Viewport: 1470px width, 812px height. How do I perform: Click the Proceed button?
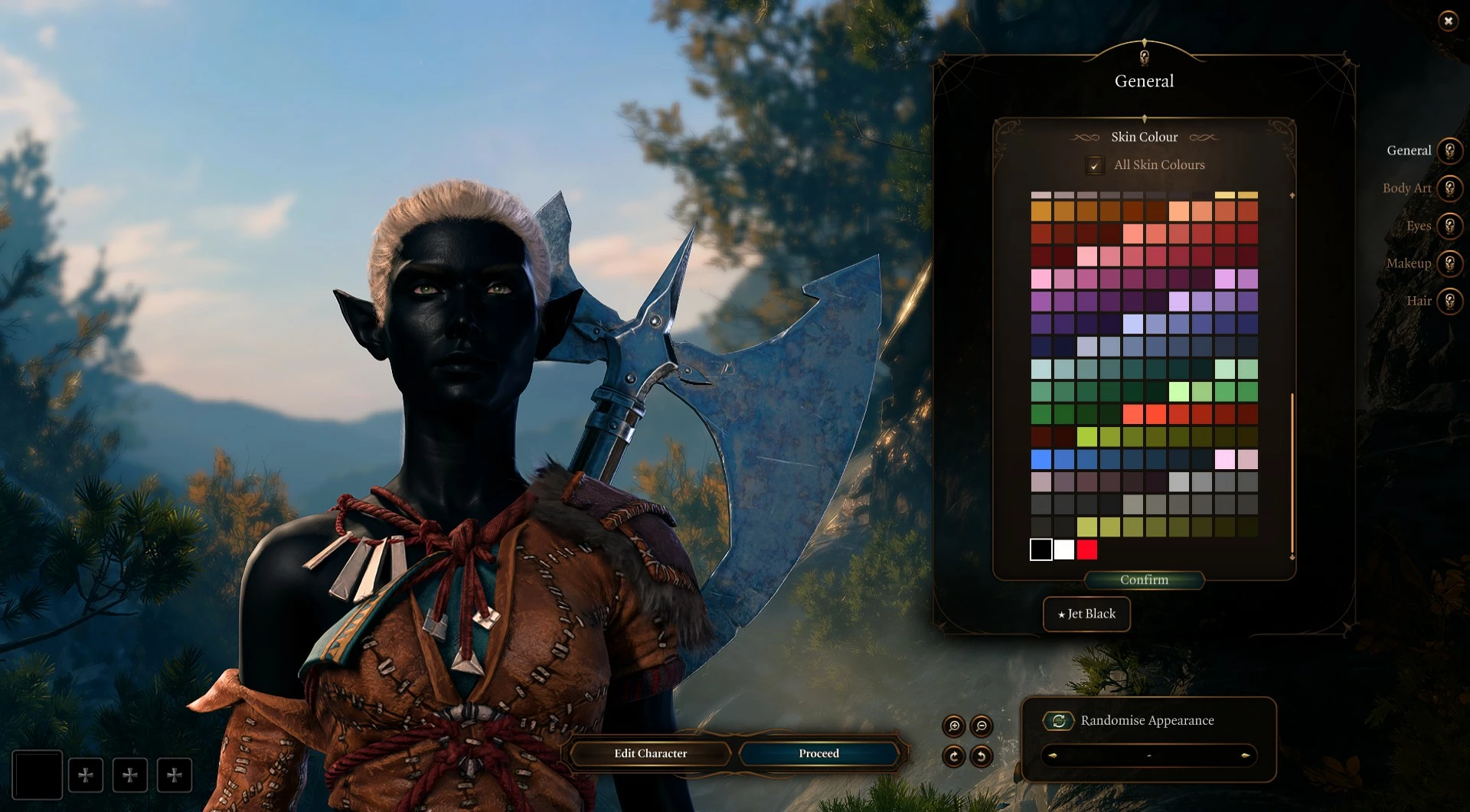[818, 754]
